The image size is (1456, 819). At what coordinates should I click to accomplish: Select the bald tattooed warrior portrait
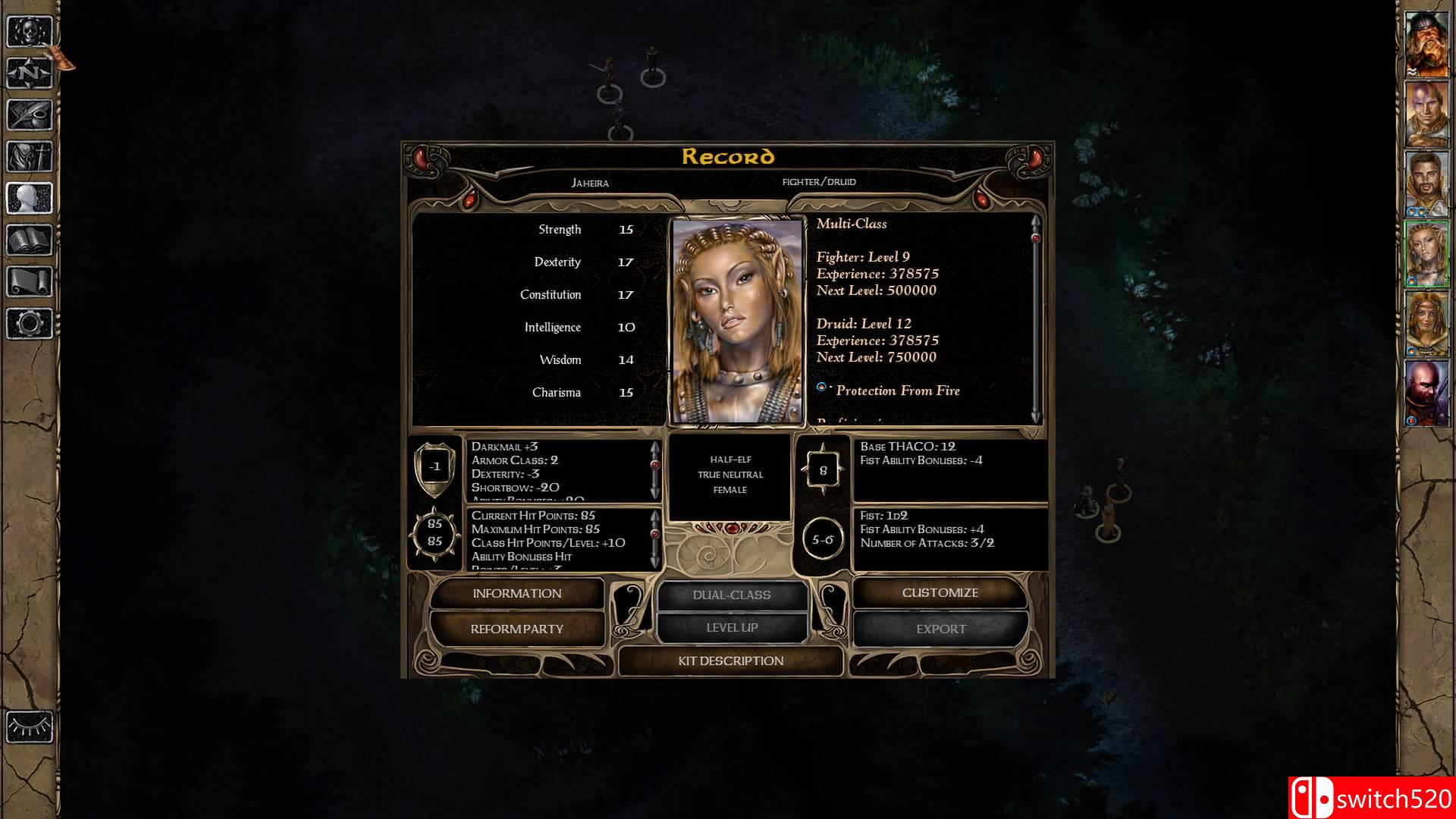1426,114
